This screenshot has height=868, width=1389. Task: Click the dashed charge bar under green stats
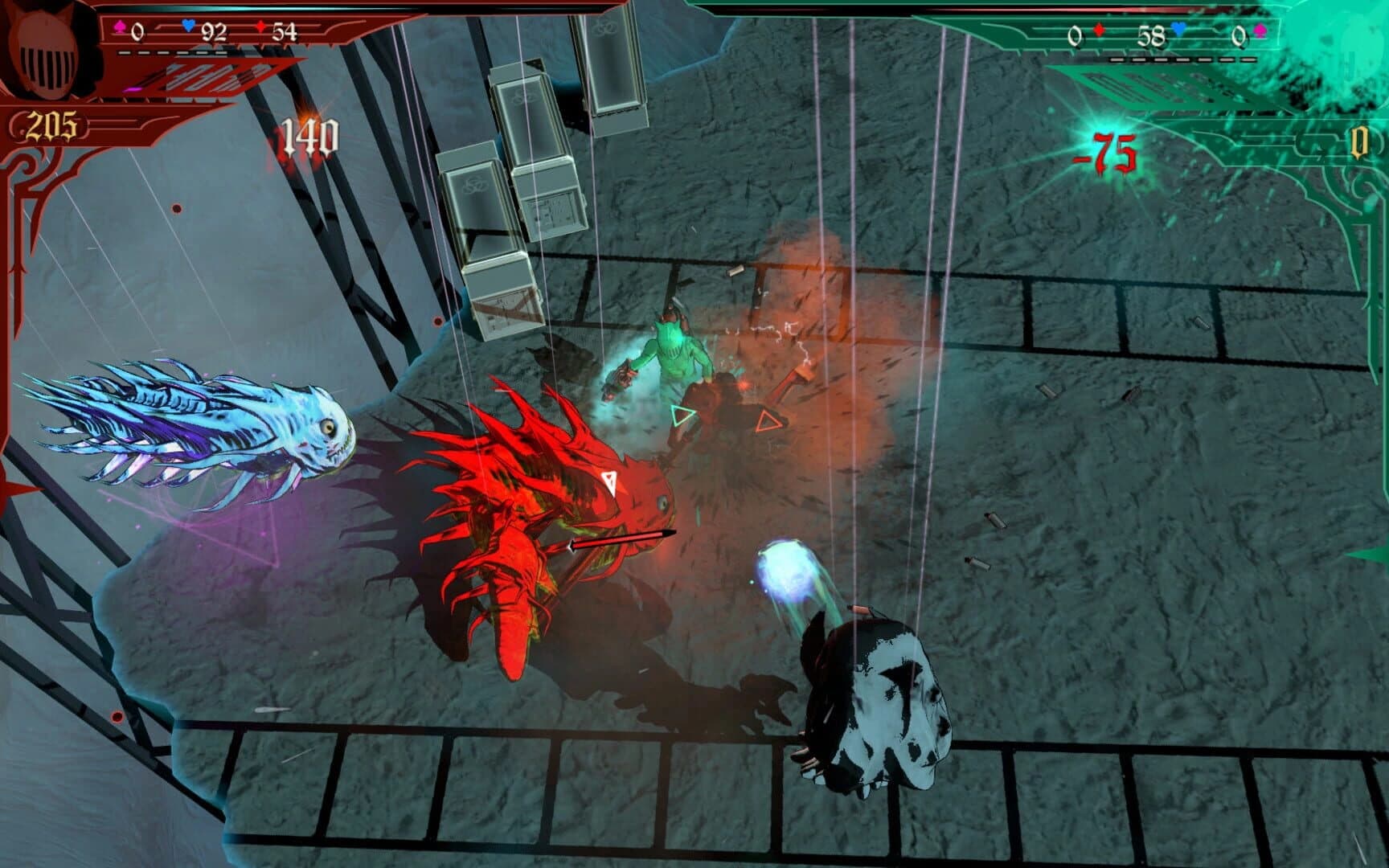coord(1180,58)
